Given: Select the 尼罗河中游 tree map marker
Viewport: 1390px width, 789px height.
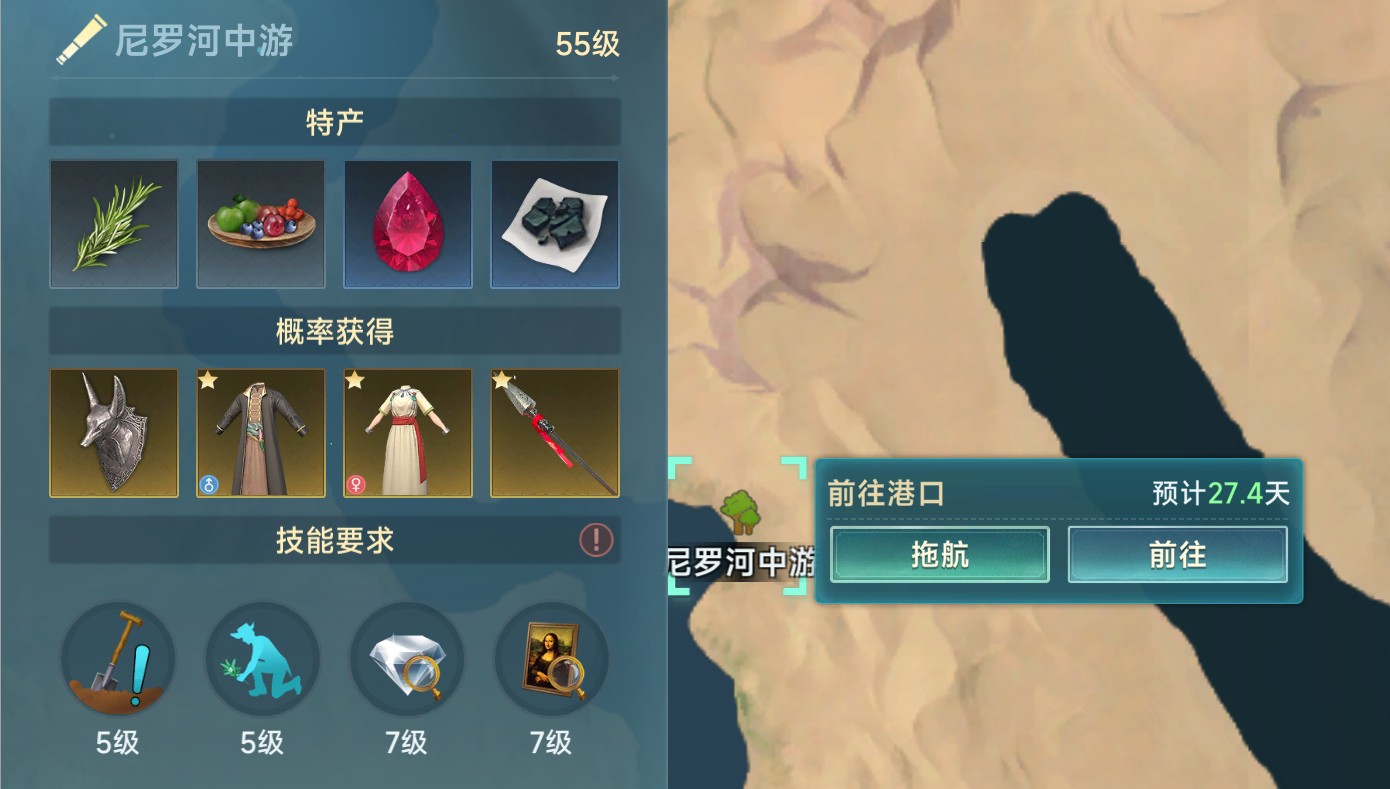Looking at the screenshot, I should click(739, 513).
